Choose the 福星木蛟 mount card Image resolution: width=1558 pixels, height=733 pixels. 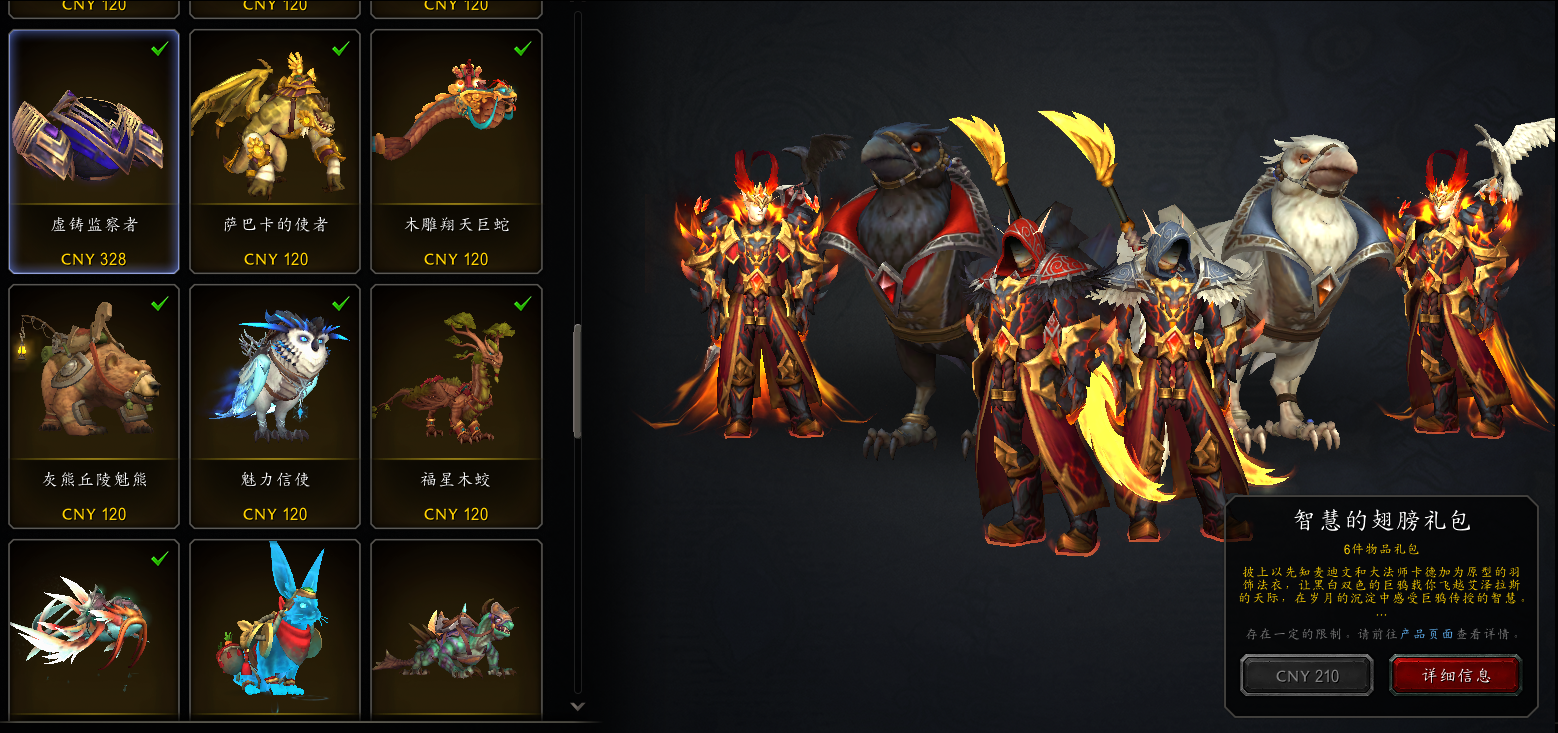[x=456, y=406]
